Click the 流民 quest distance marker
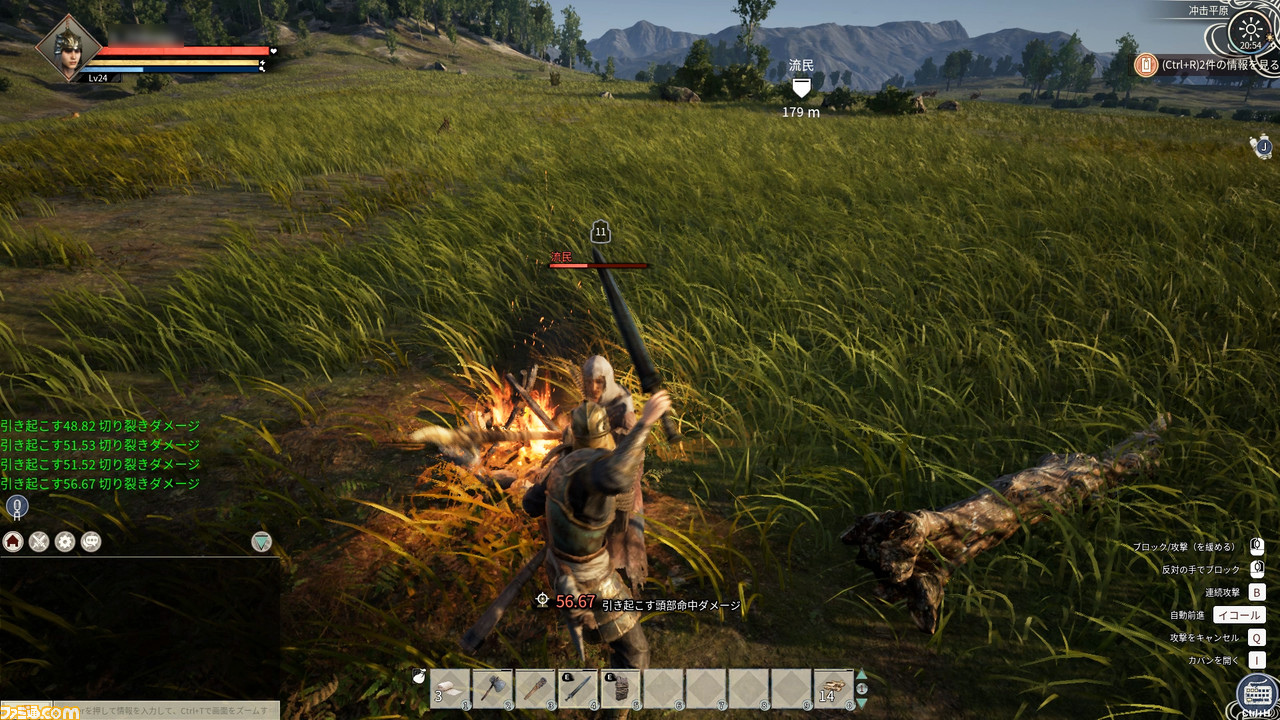 click(x=801, y=89)
